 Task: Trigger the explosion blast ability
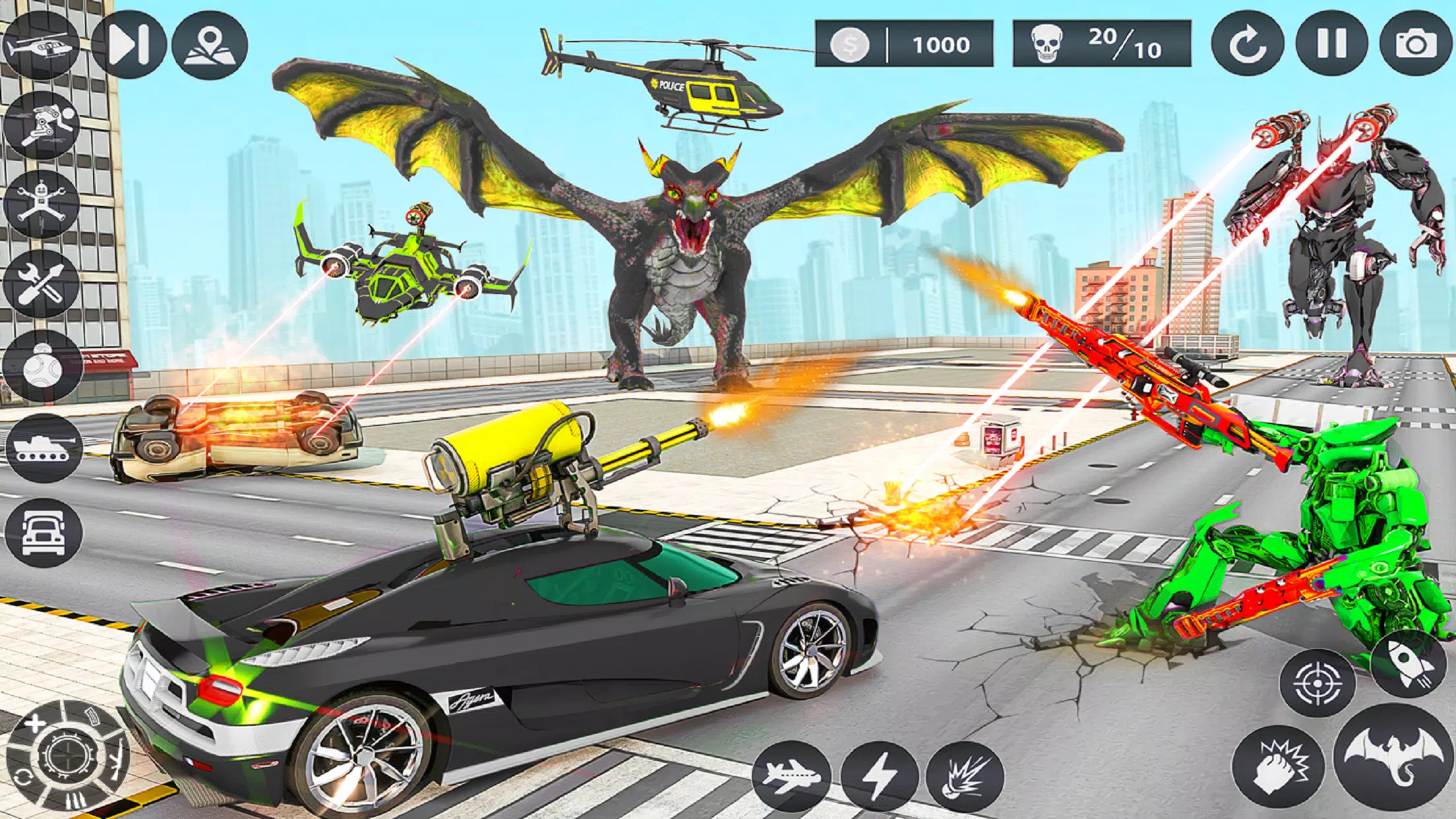pos(965,776)
